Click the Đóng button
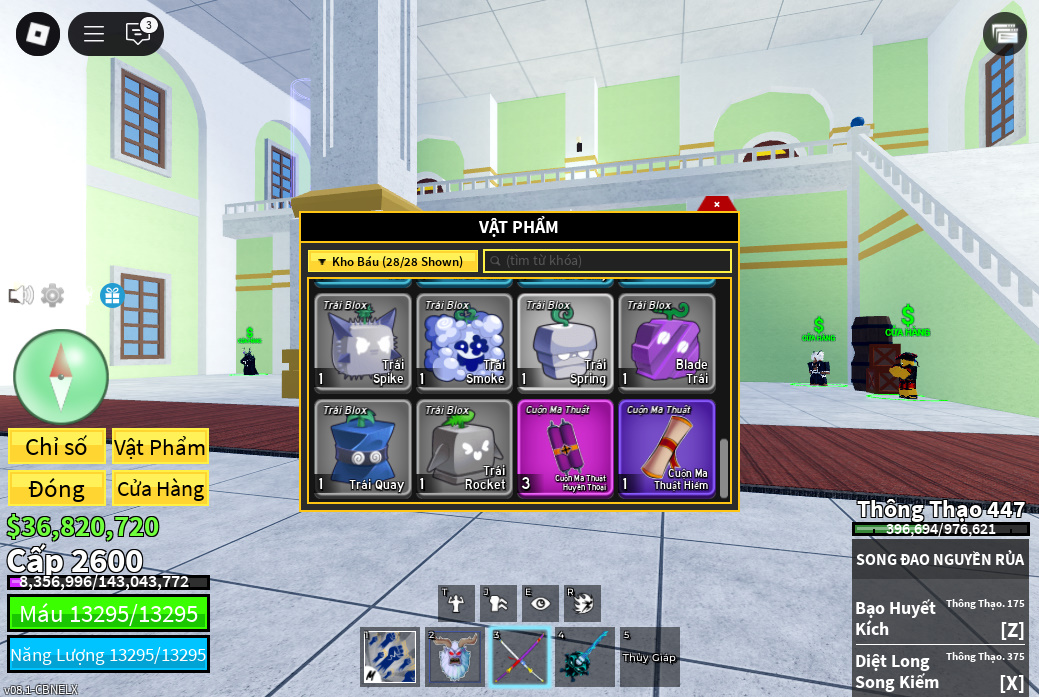Screen dimensions: 1039x697 56,489
